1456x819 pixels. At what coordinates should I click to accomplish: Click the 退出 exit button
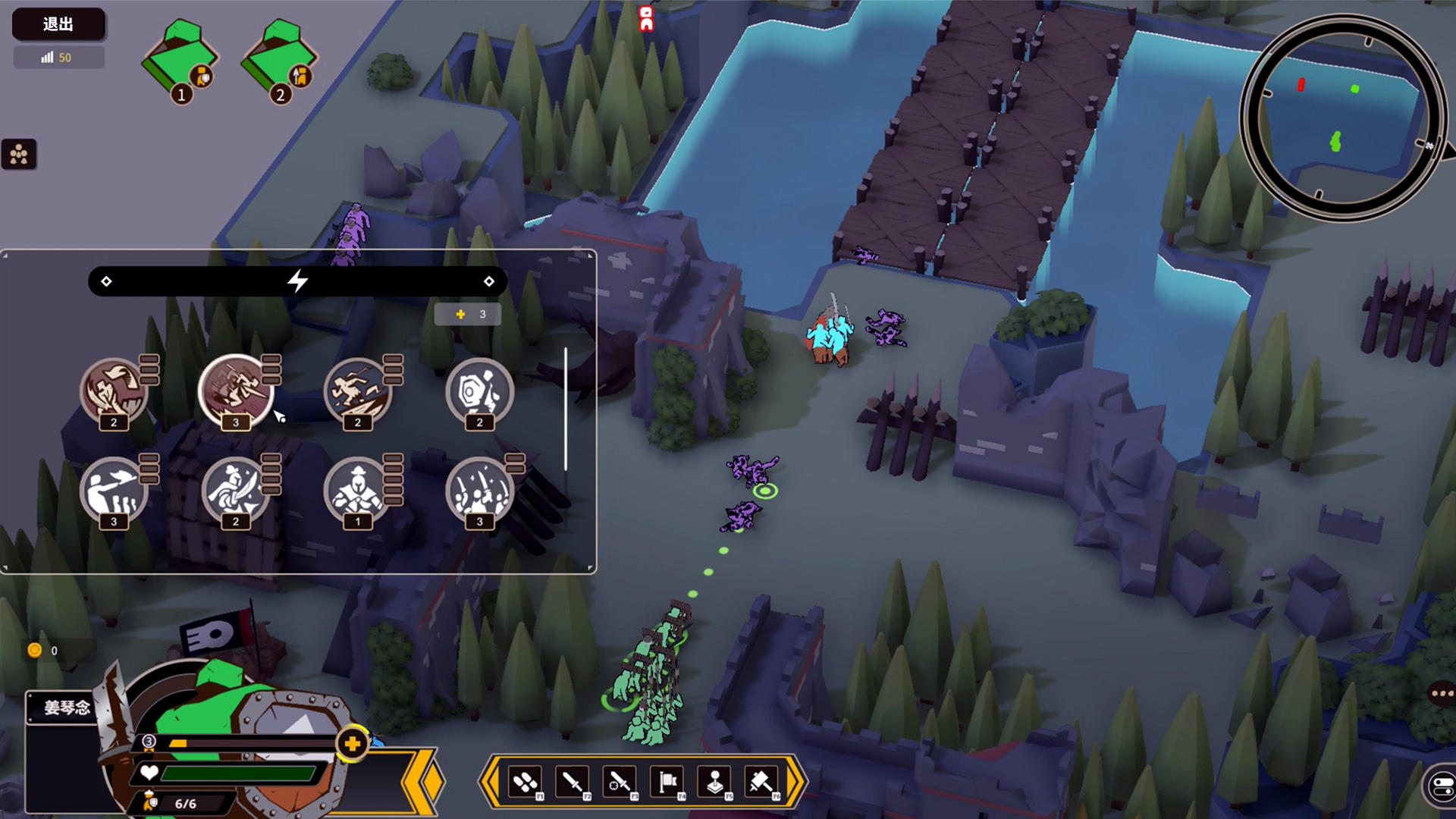tap(58, 24)
